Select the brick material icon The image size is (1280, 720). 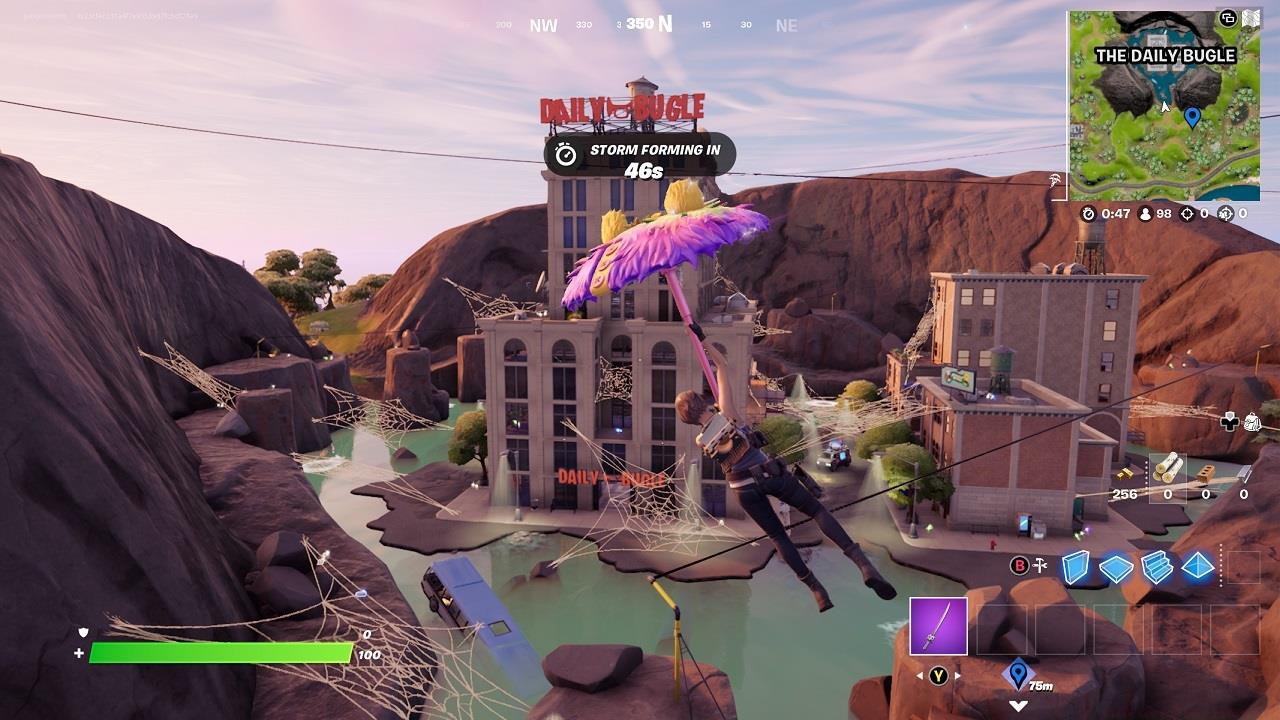click(x=1206, y=472)
